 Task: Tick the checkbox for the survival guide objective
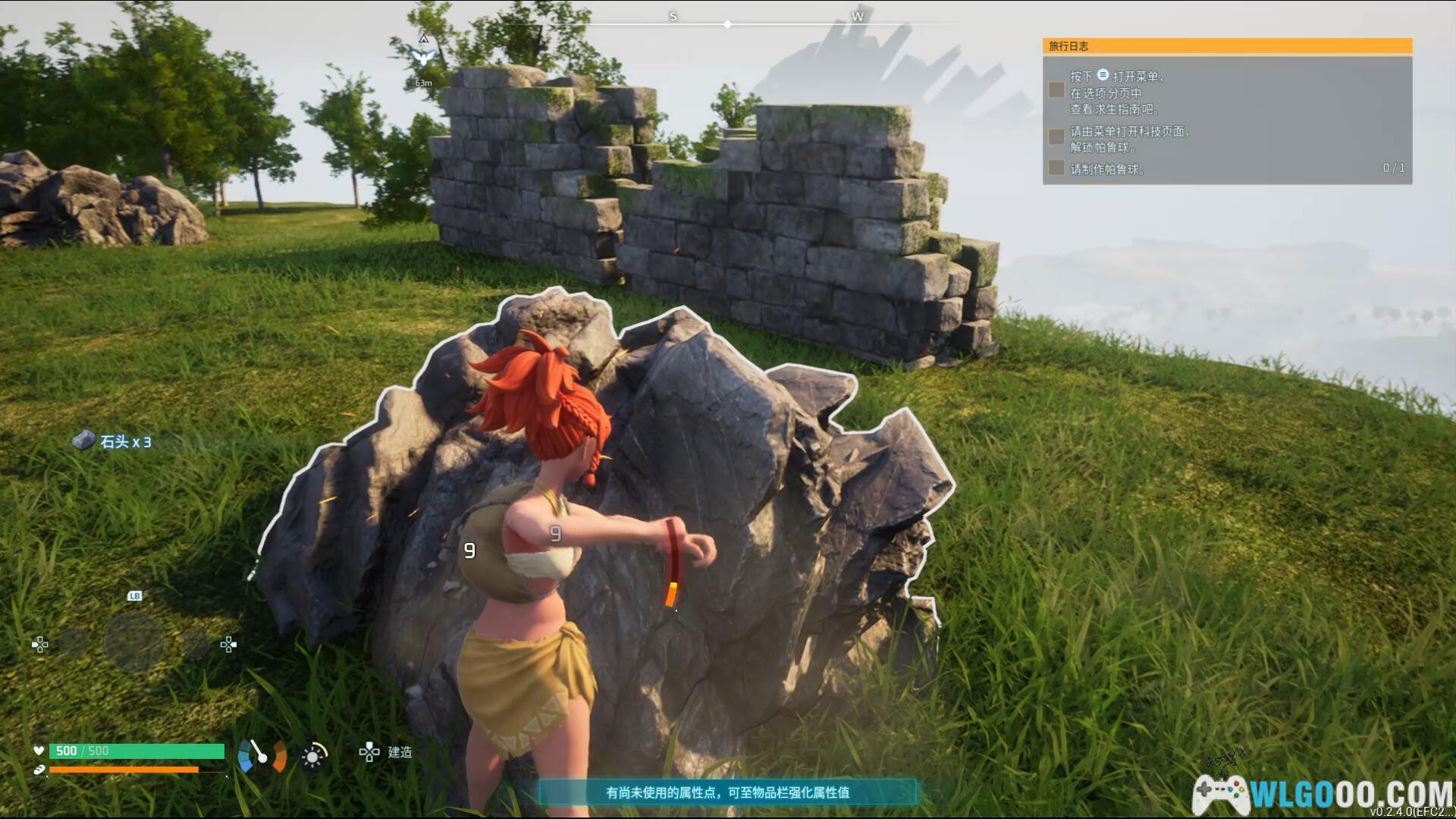[1056, 90]
